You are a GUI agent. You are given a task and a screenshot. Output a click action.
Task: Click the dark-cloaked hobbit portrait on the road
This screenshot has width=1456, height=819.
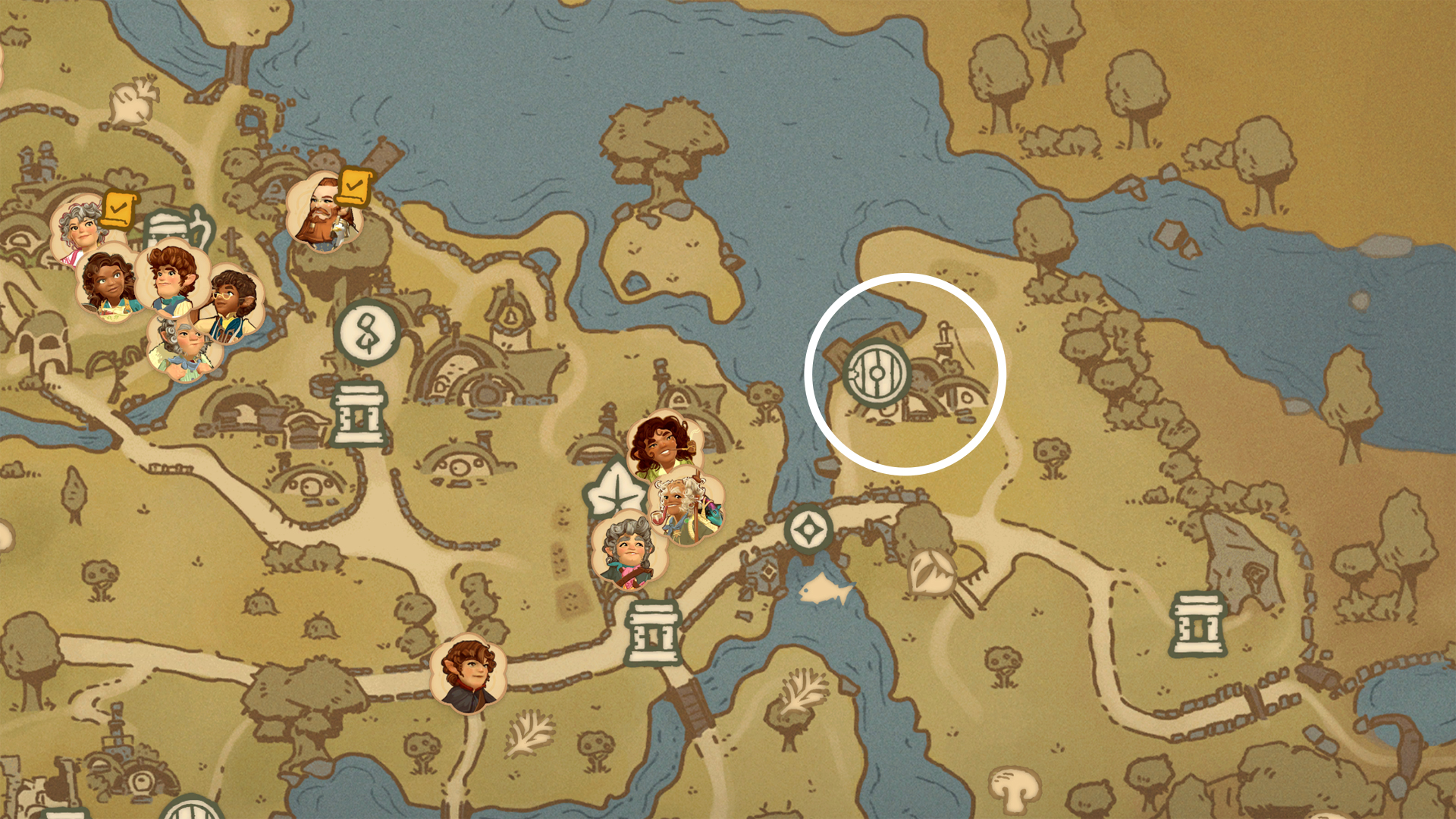click(x=468, y=675)
